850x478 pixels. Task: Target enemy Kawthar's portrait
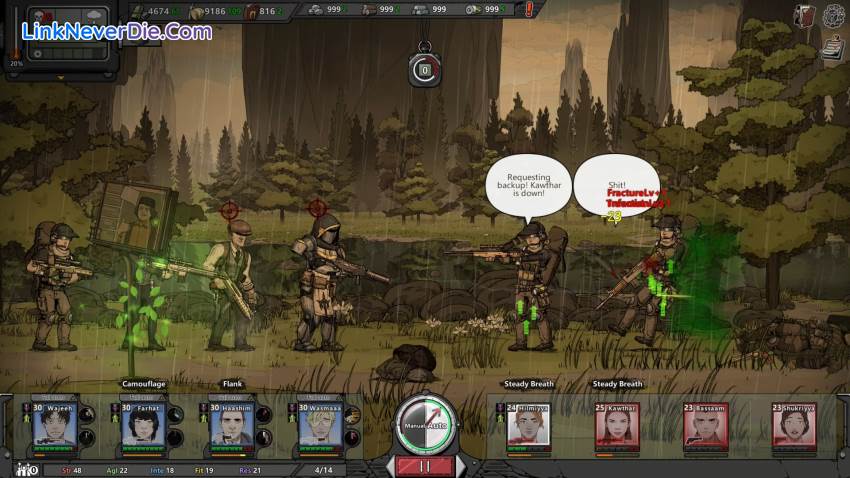point(616,426)
